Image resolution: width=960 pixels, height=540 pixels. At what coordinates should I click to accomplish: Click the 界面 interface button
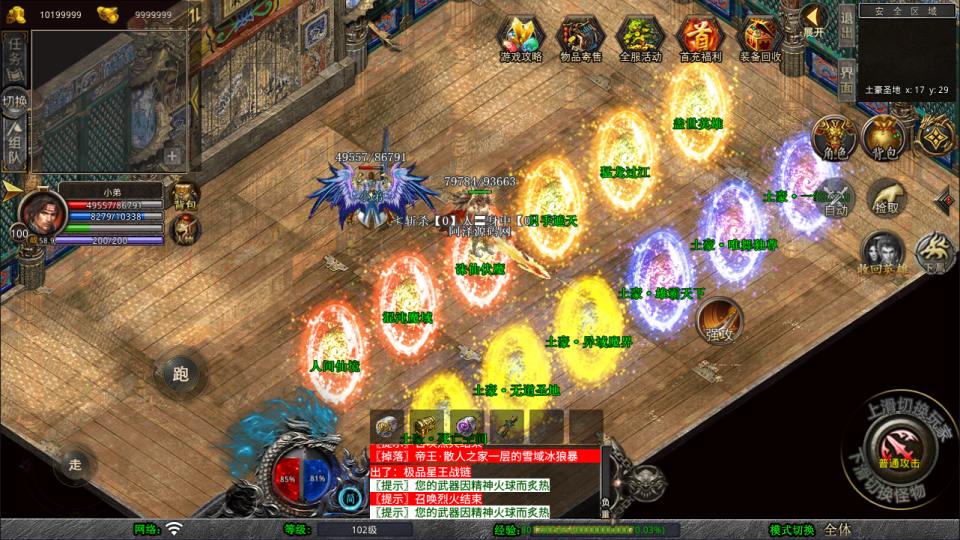point(846,78)
